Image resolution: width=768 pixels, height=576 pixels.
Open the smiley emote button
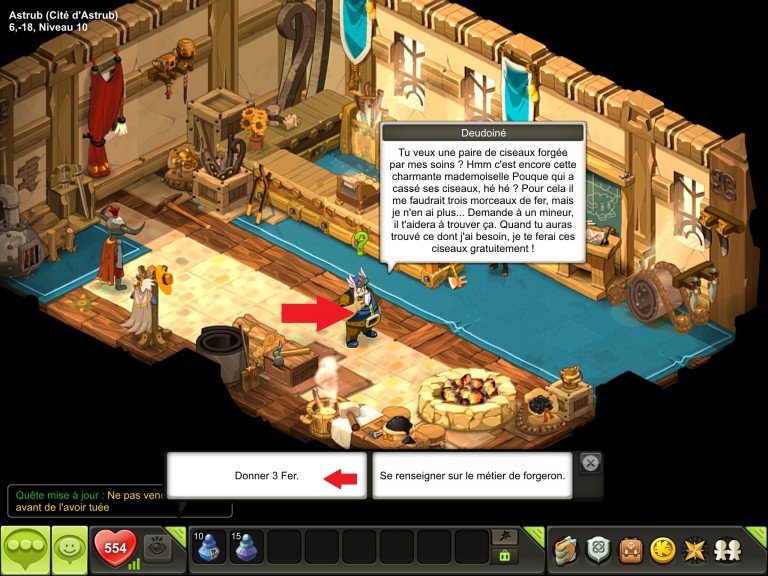[69, 548]
